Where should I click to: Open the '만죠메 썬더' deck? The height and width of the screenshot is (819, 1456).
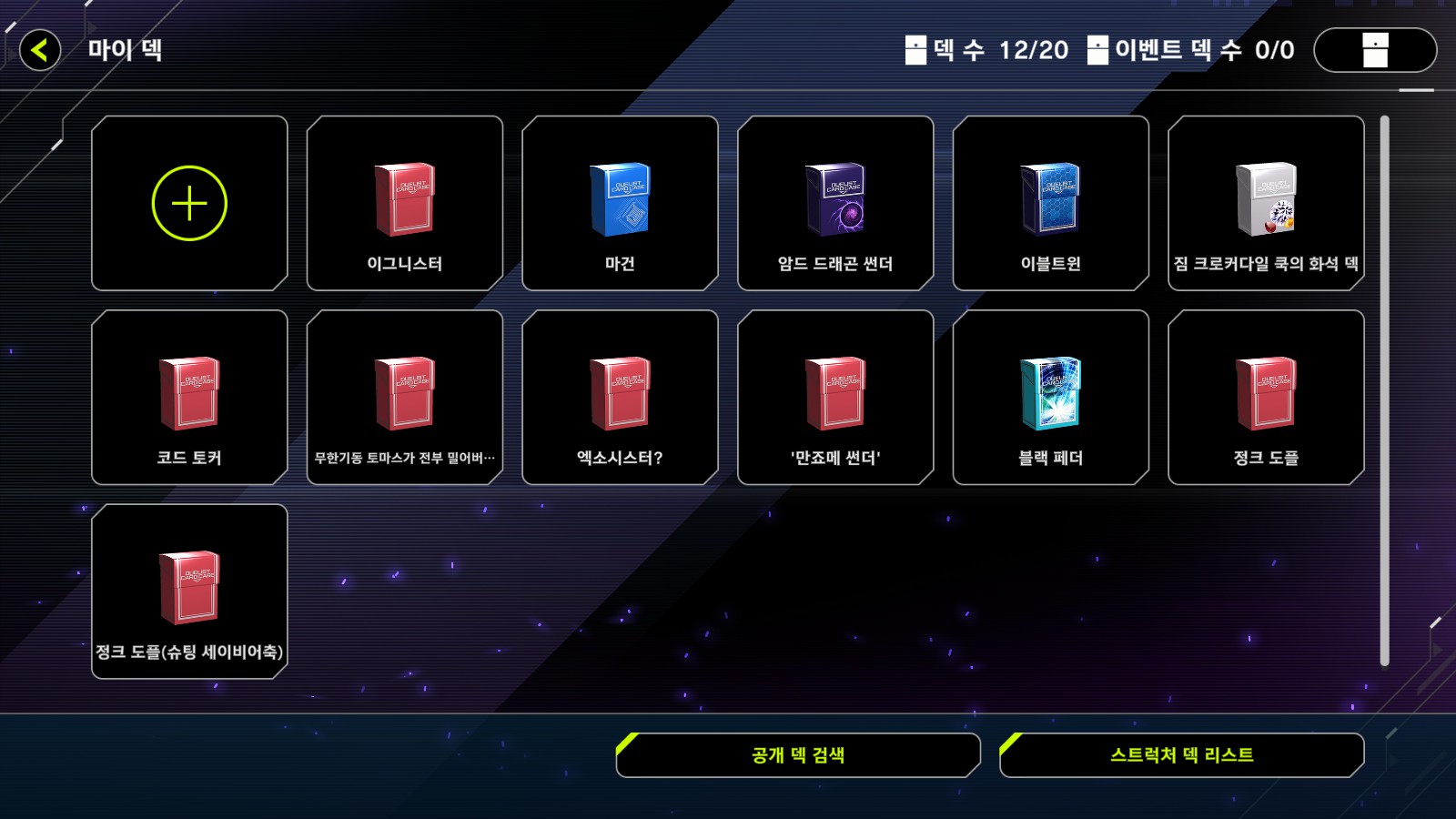(x=835, y=397)
